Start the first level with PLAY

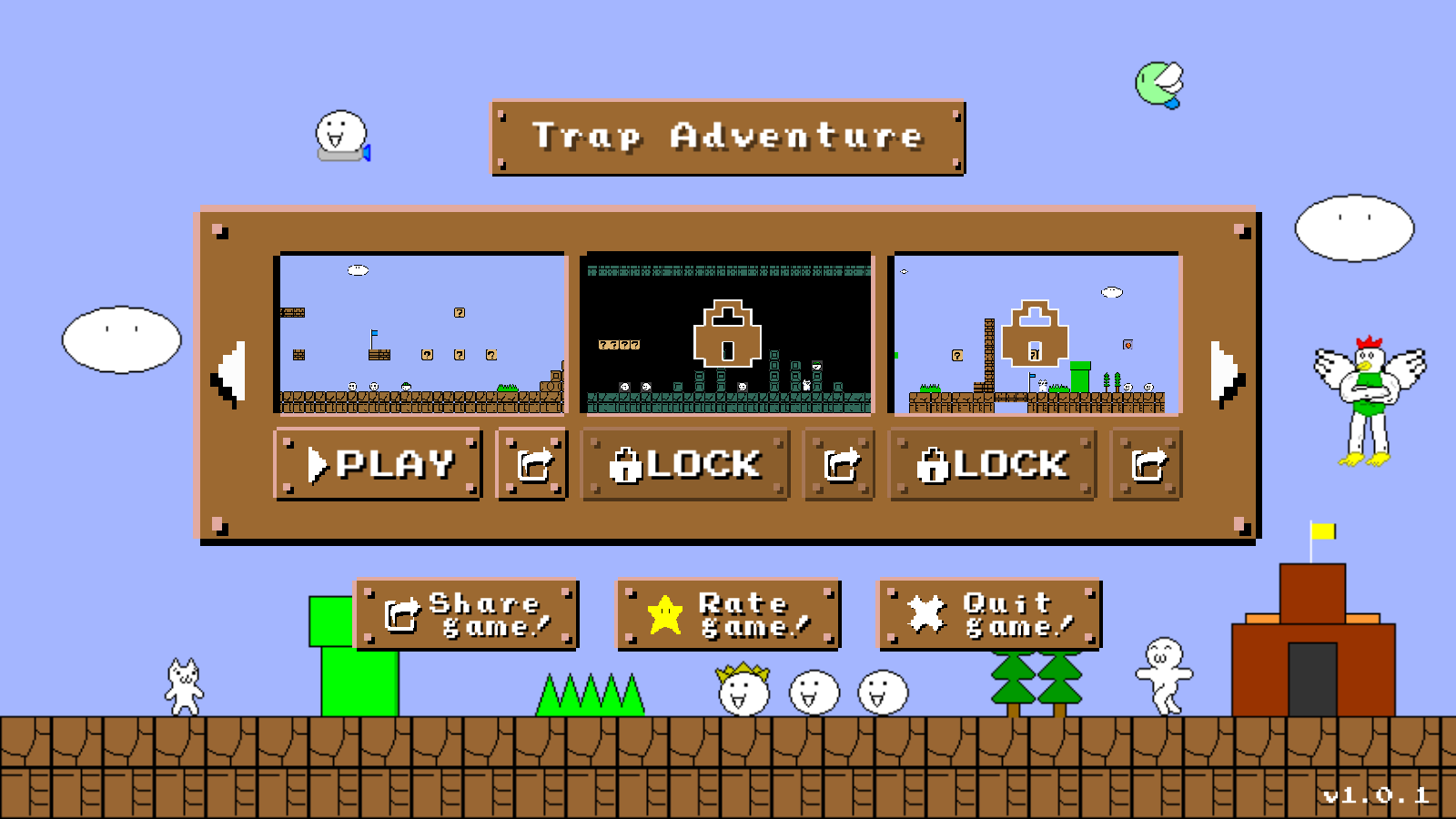click(x=378, y=464)
